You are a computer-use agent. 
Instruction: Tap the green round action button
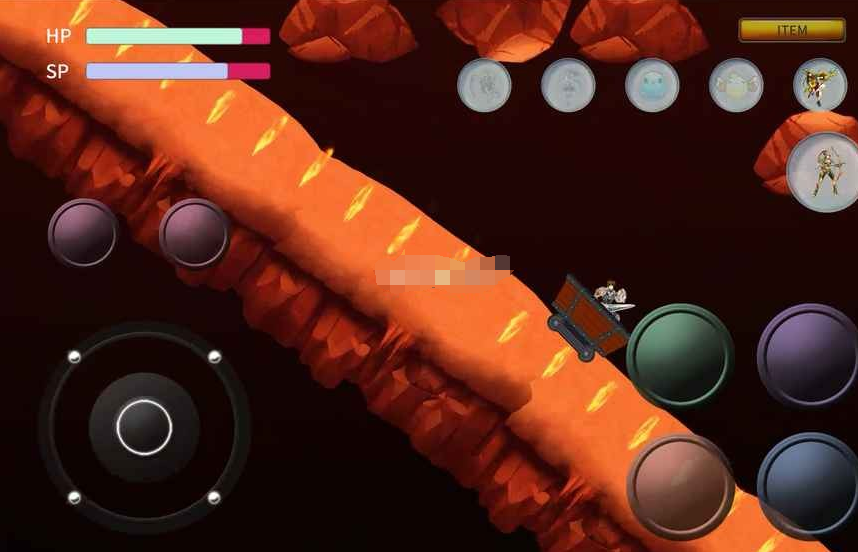point(680,355)
